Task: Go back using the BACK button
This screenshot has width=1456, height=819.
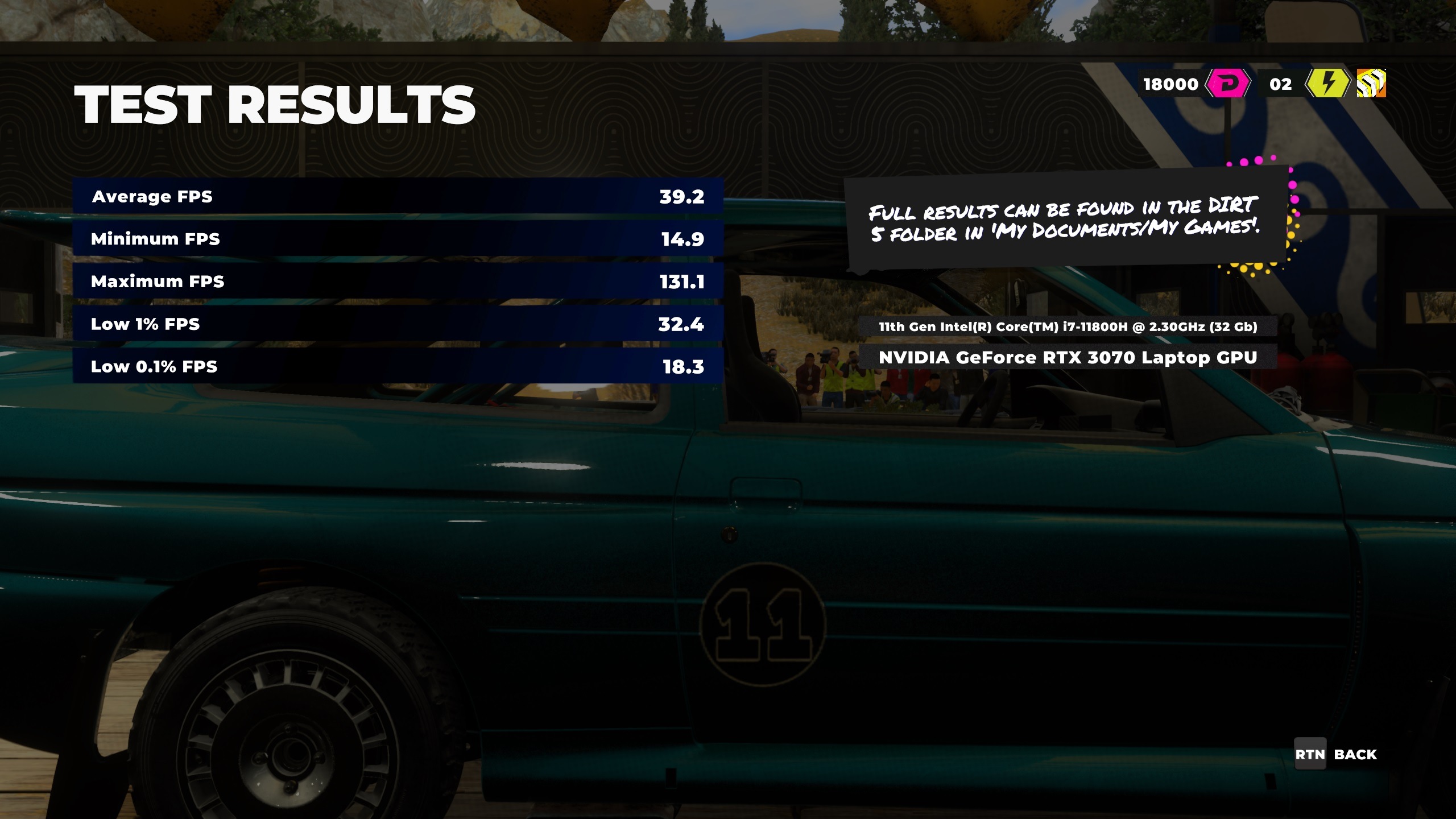Action: click(x=1335, y=754)
